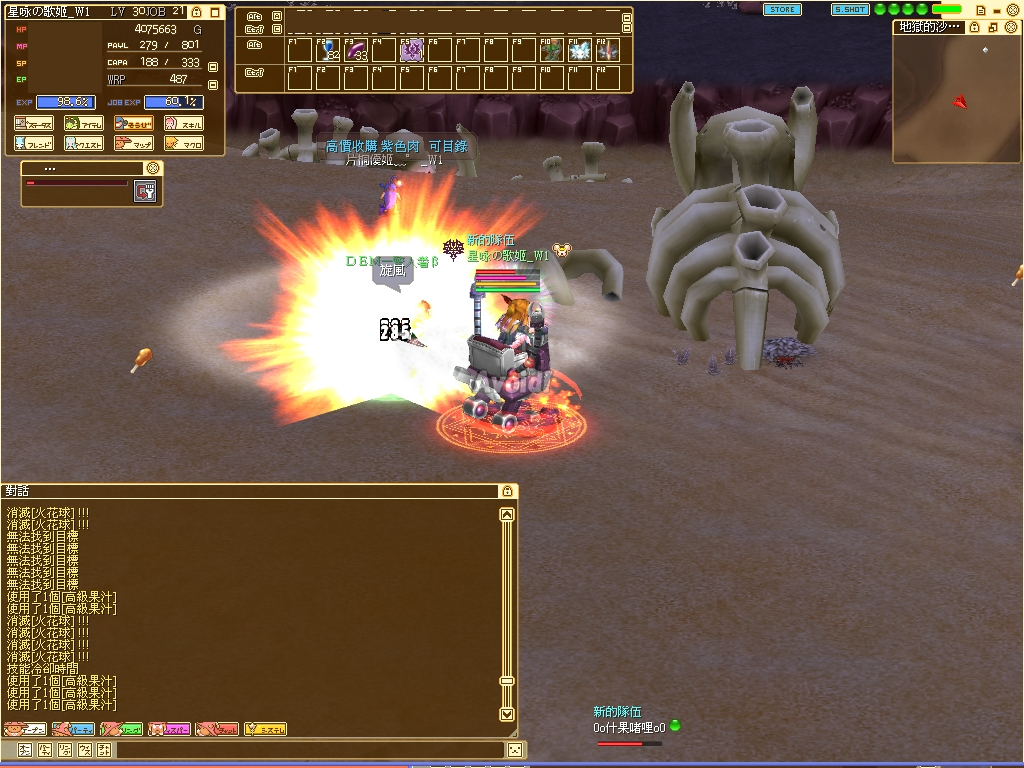The height and width of the screenshot is (768, 1024).
Task: Switch chat to the Party (パーティ) tab
Action: (x=73, y=729)
